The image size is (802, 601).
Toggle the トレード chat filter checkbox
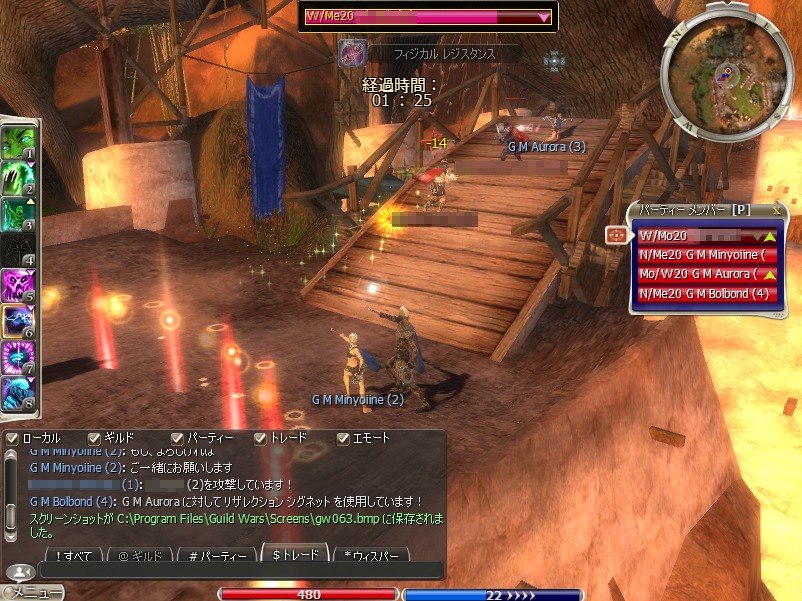pos(260,438)
